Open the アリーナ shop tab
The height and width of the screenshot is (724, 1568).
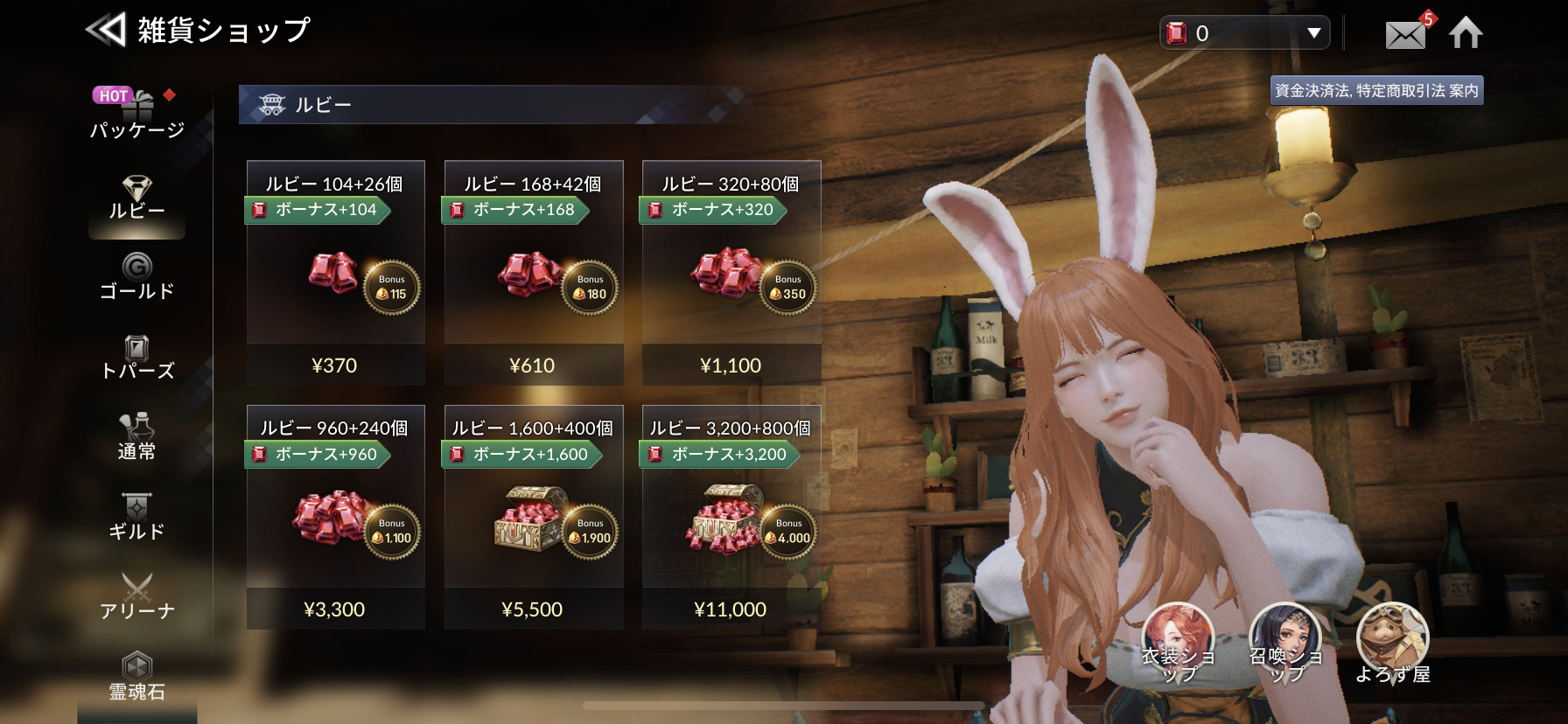pyautogui.click(x=137, y=597)
